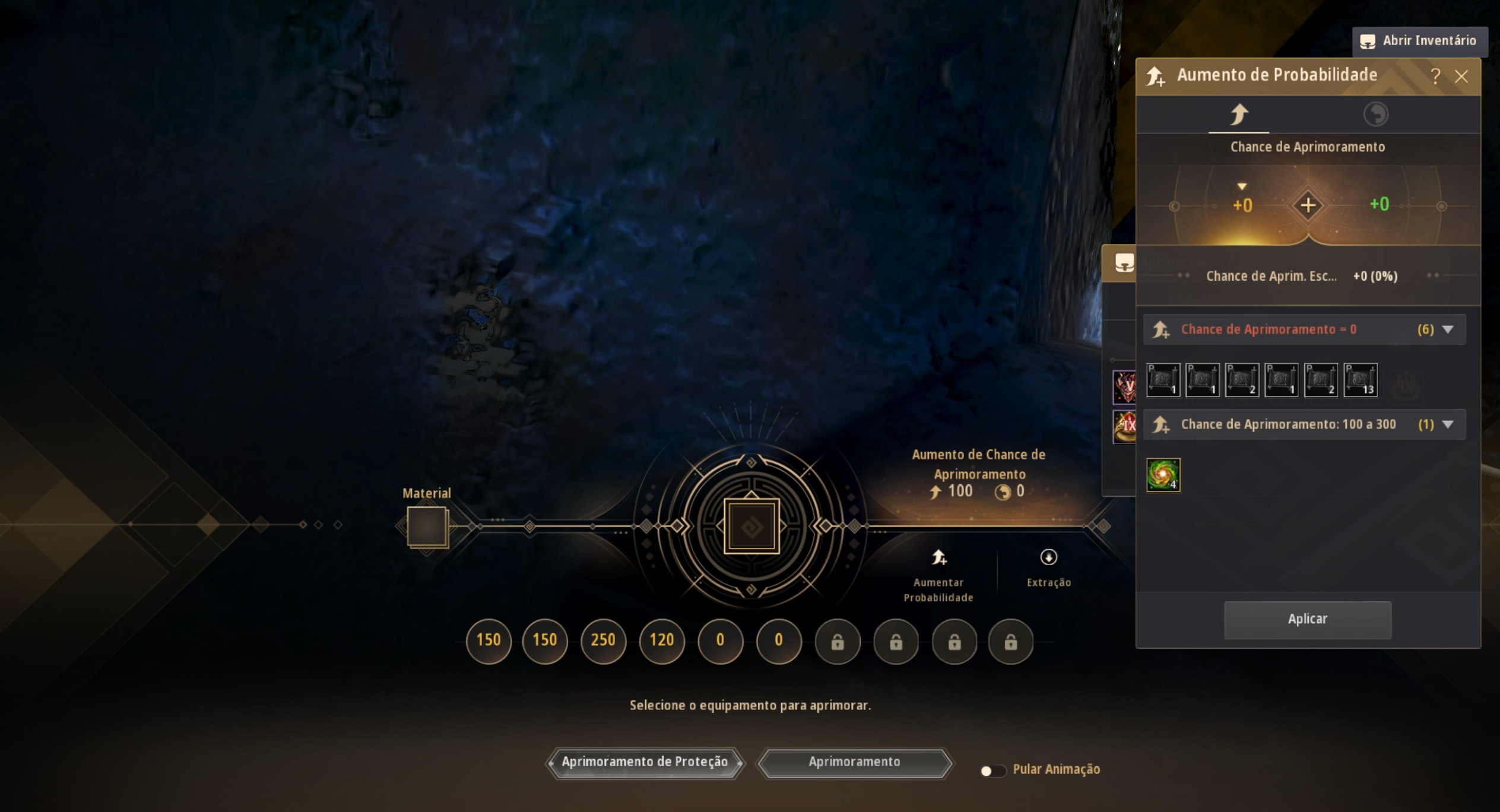The image size is (1500, 812).
Task: Click the plus diamond in chance panel
Action: 1308,205
